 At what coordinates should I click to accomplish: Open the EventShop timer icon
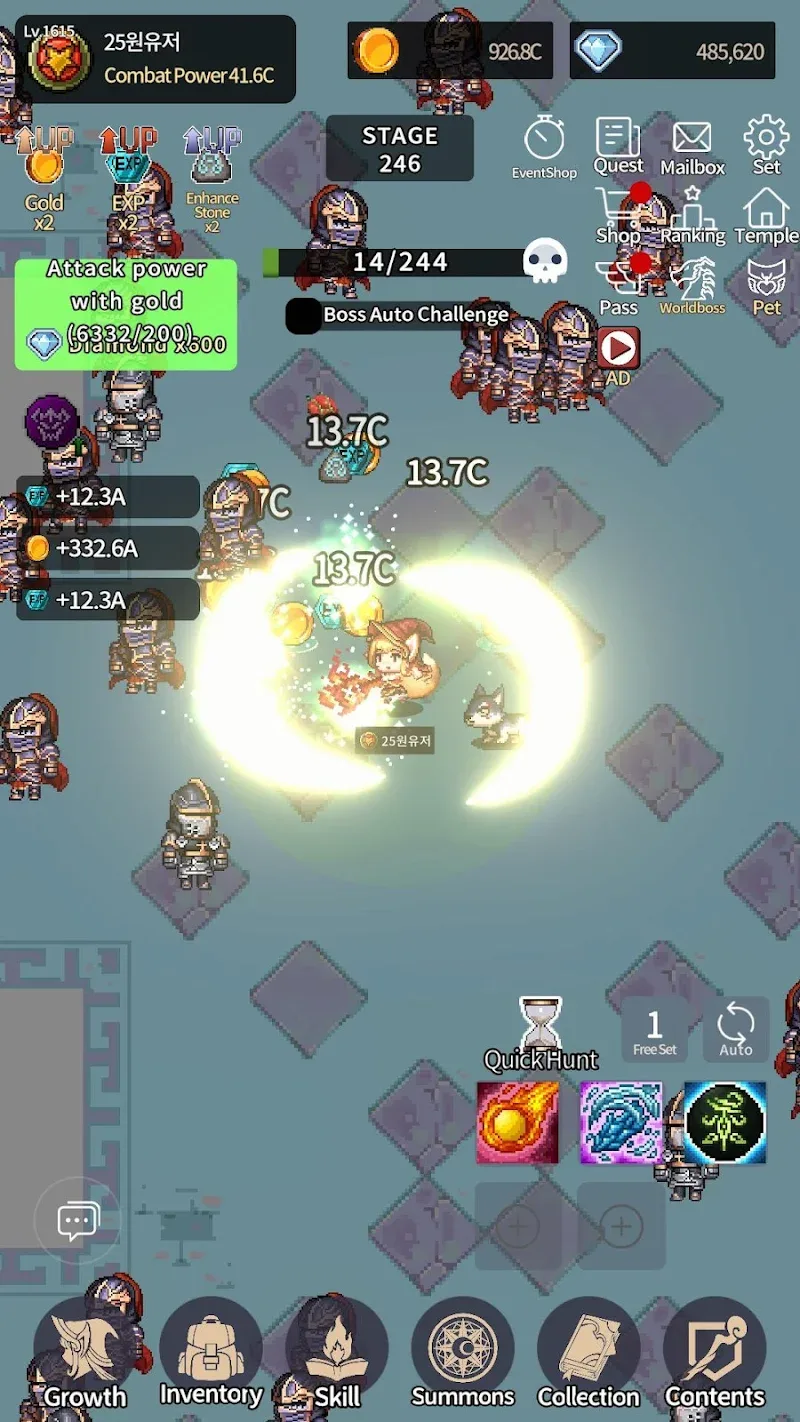tap(544, 145)
